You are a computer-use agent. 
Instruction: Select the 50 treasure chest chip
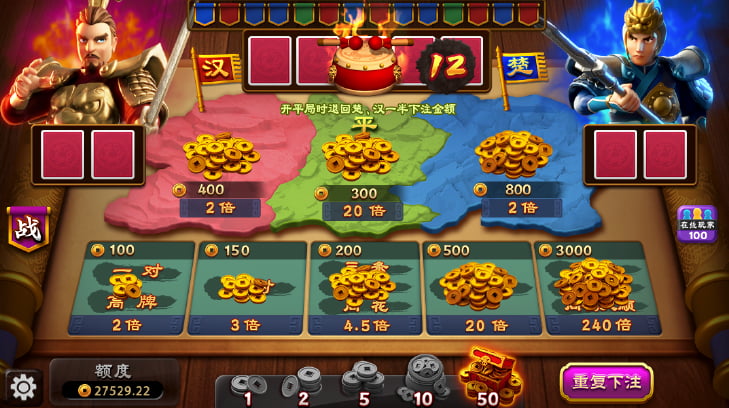click(489, 377)
